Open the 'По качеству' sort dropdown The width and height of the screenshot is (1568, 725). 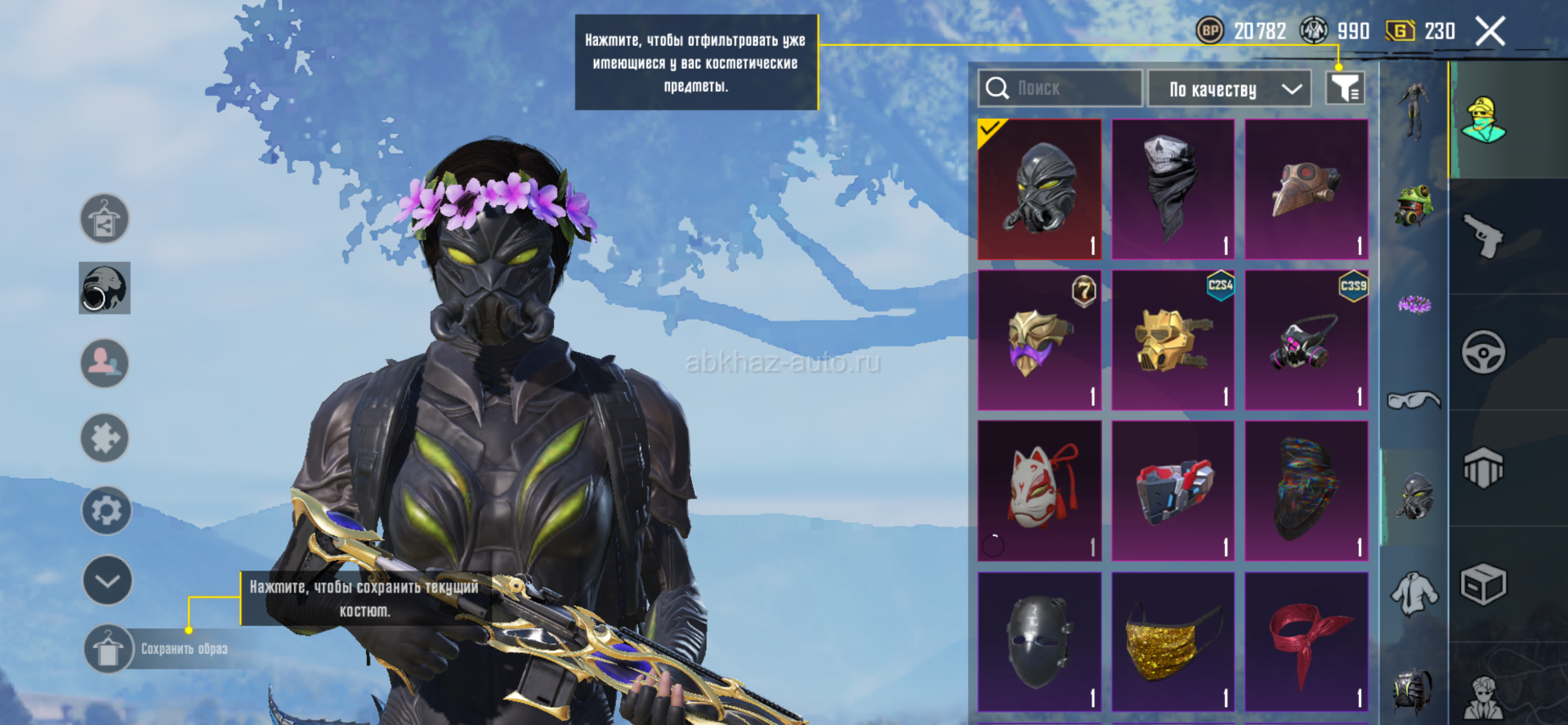(1229, 88)
